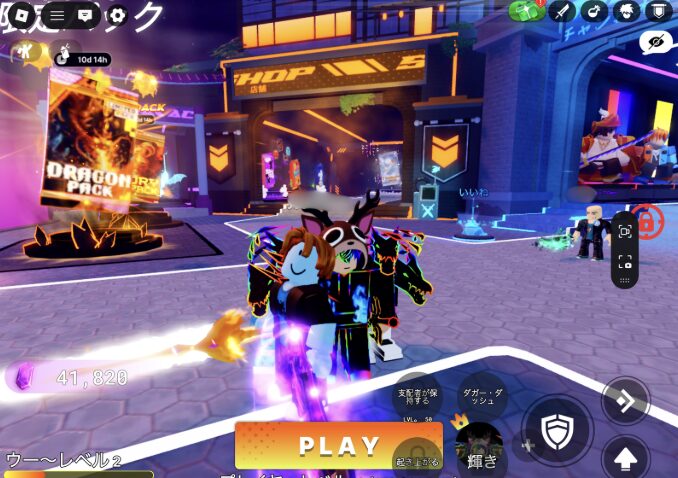The width and height of the screenshot is (678, 478).
Task: Open the potion bottle menu
Action: tap(593, 11)
